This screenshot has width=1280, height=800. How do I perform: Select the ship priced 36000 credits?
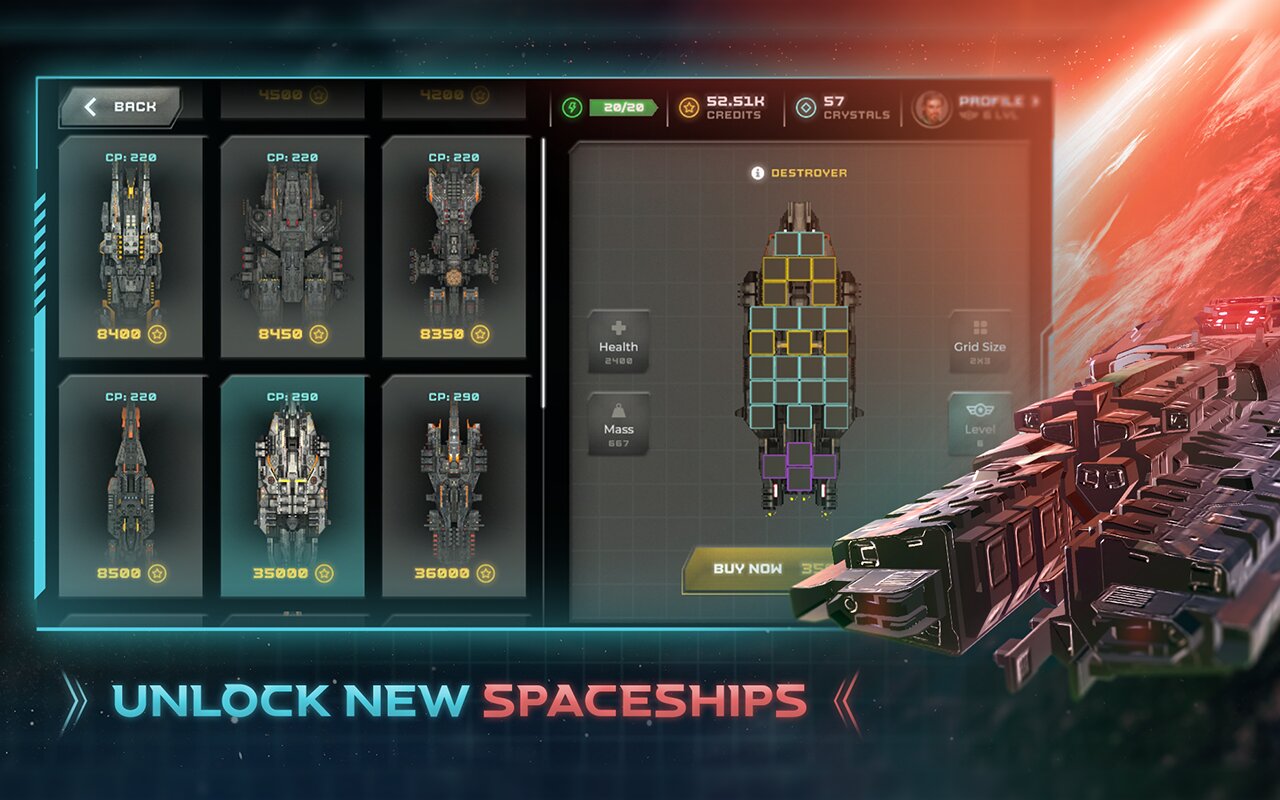454,486
